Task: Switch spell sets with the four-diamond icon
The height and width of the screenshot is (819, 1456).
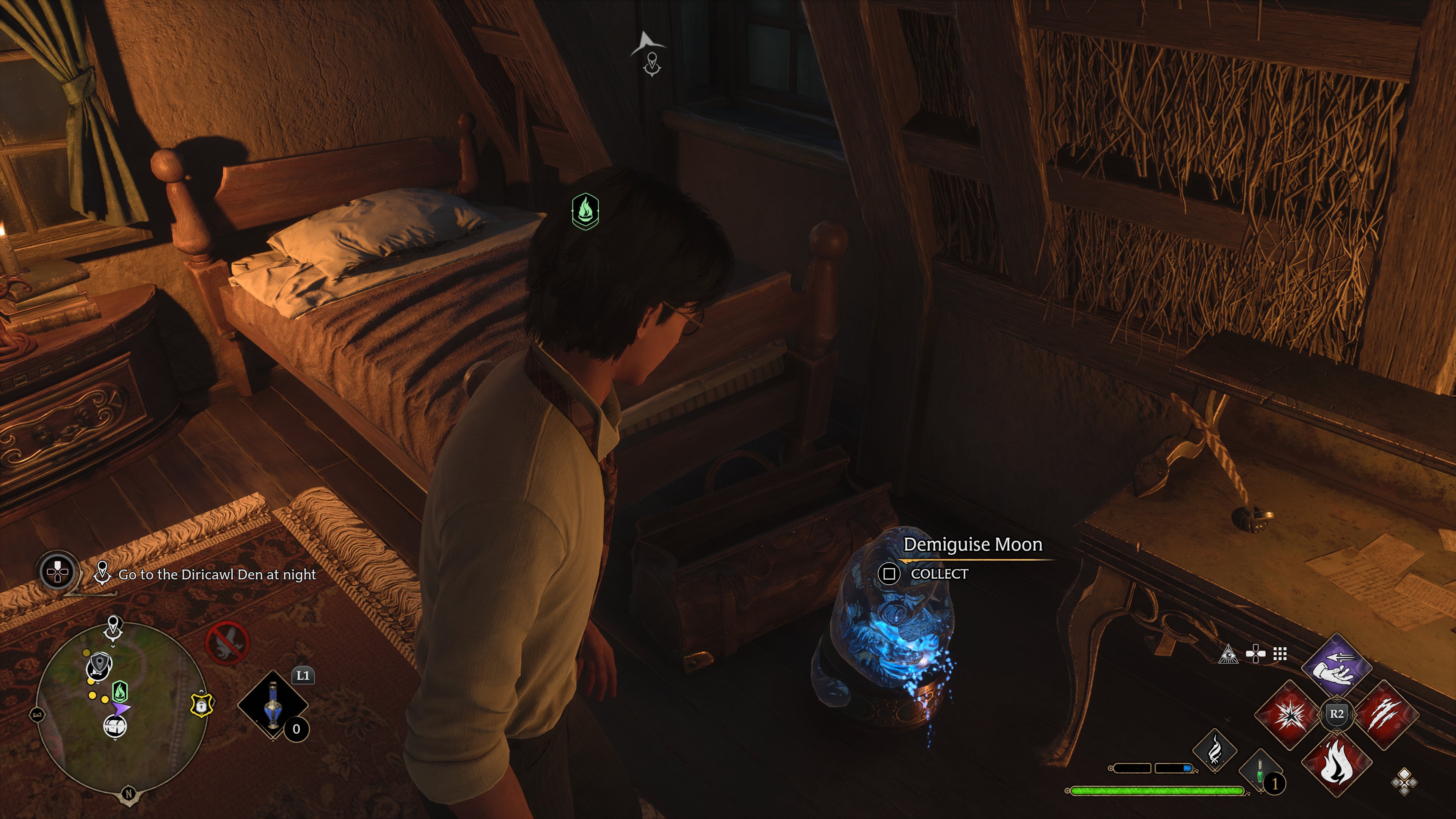Action: click(1404, 782)
